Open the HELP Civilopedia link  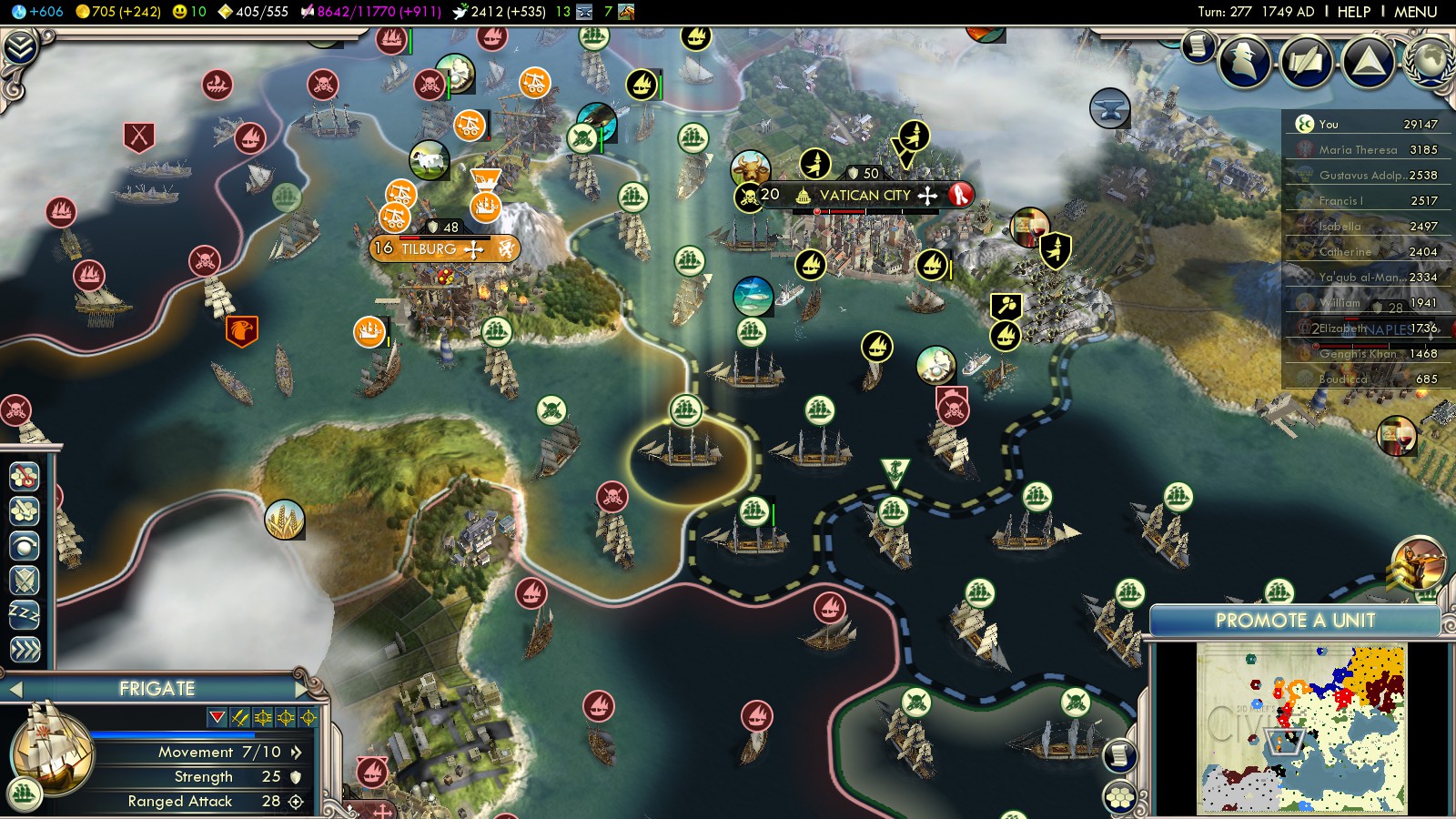1353,12
